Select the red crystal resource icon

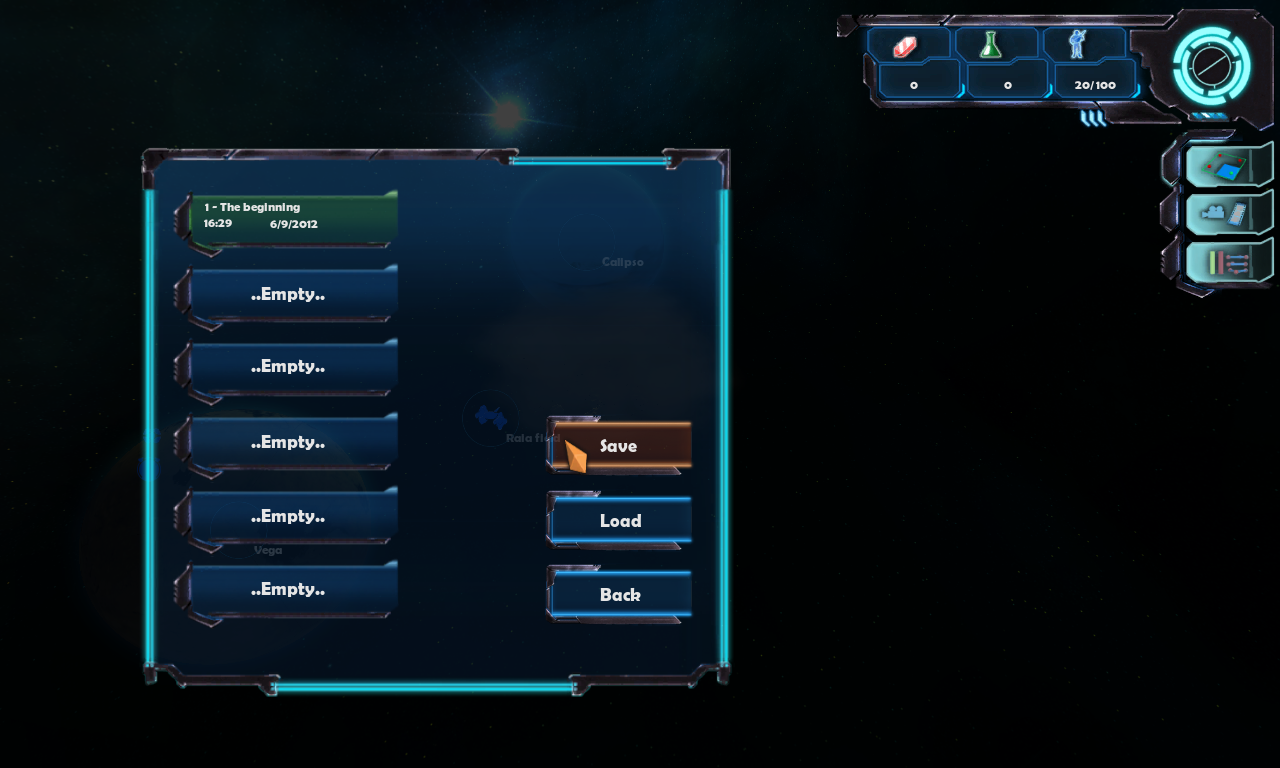[906, 46]
